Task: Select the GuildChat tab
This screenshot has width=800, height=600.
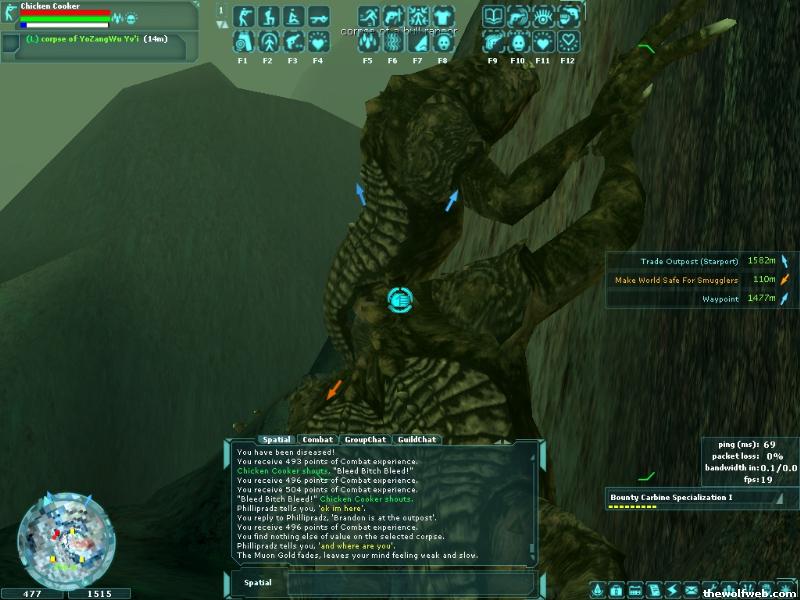Action: tap(416, 439)
